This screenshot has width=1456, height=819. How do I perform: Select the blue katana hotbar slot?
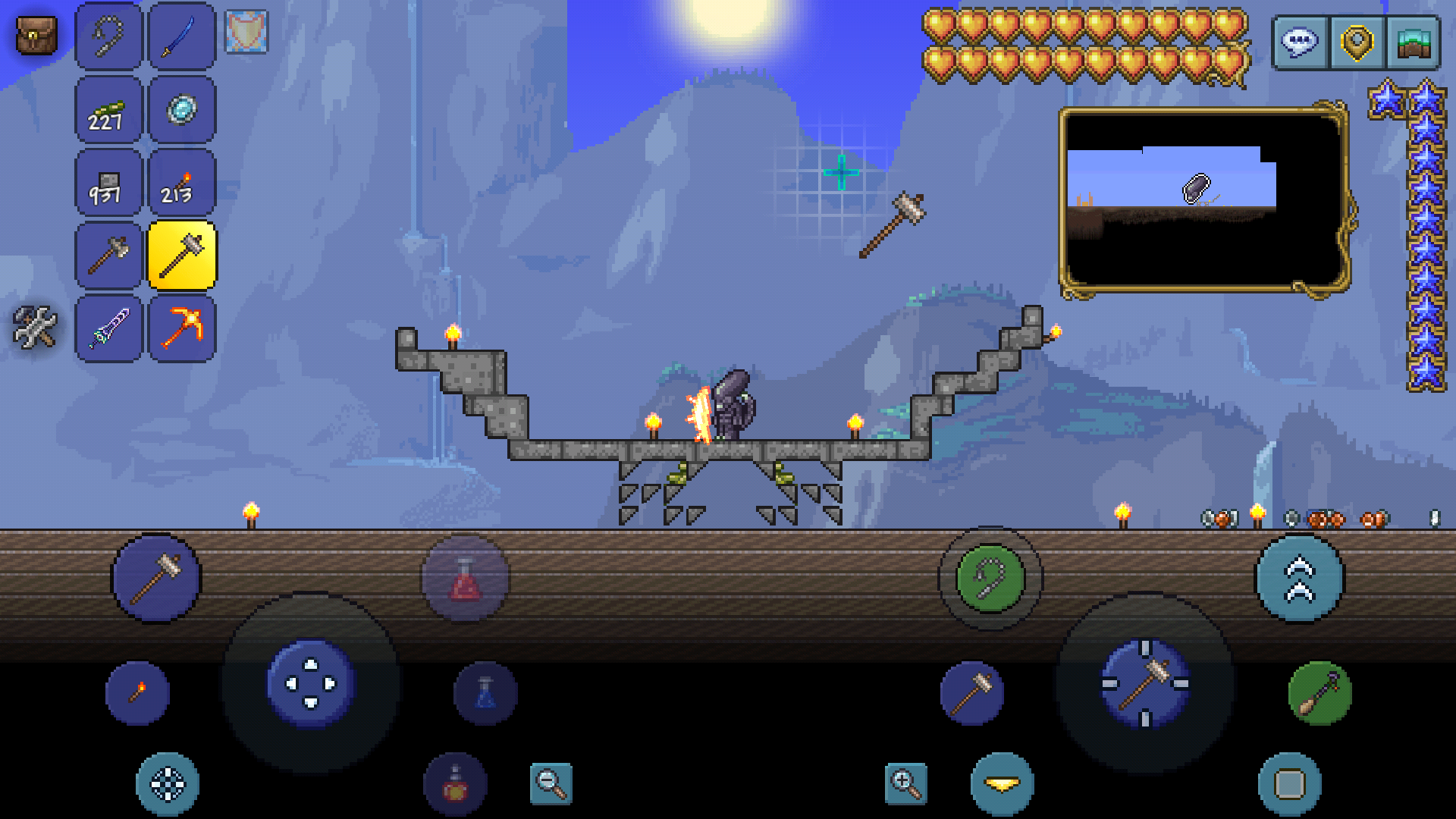point(182,36)
